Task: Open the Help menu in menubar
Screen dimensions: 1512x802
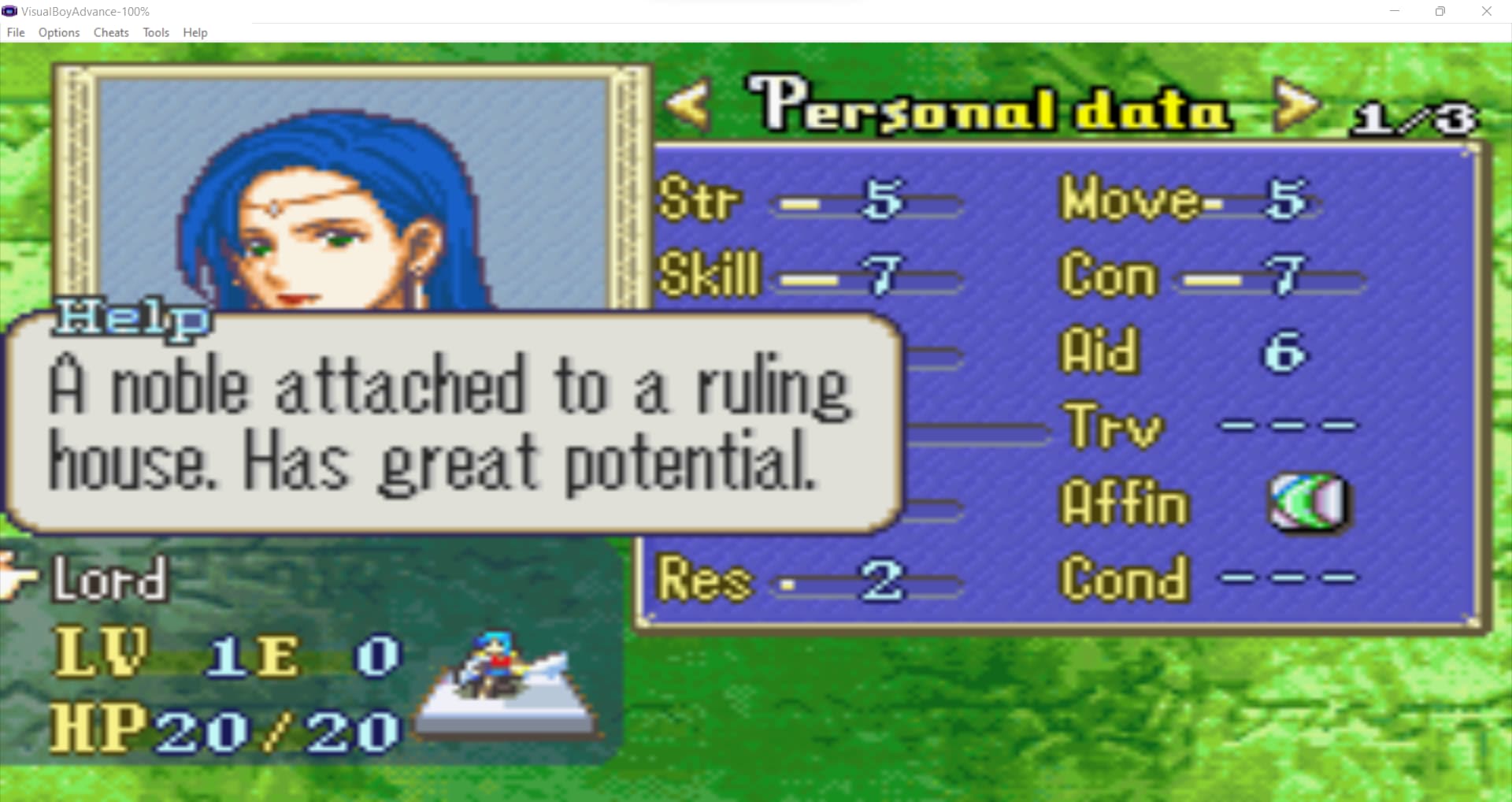Action: pyautogui.click(x=195, y=32)
